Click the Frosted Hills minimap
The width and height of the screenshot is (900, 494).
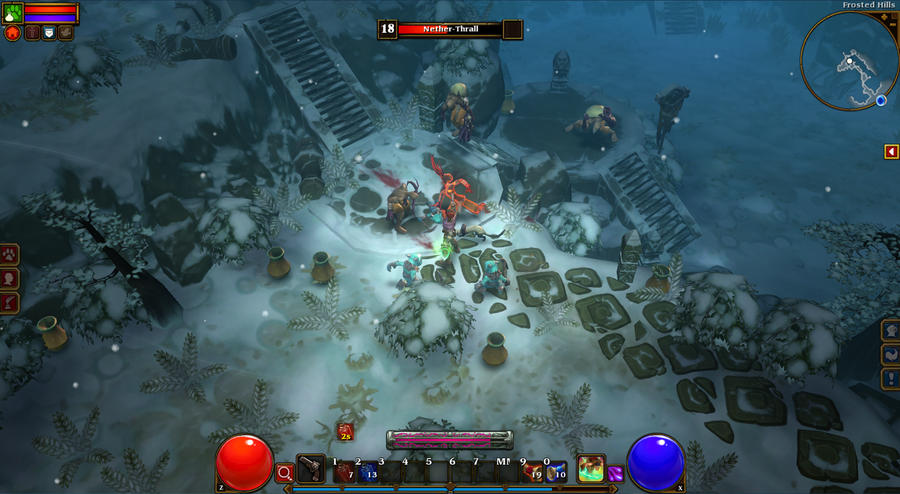pyautogui.click(x=848, y=61)
